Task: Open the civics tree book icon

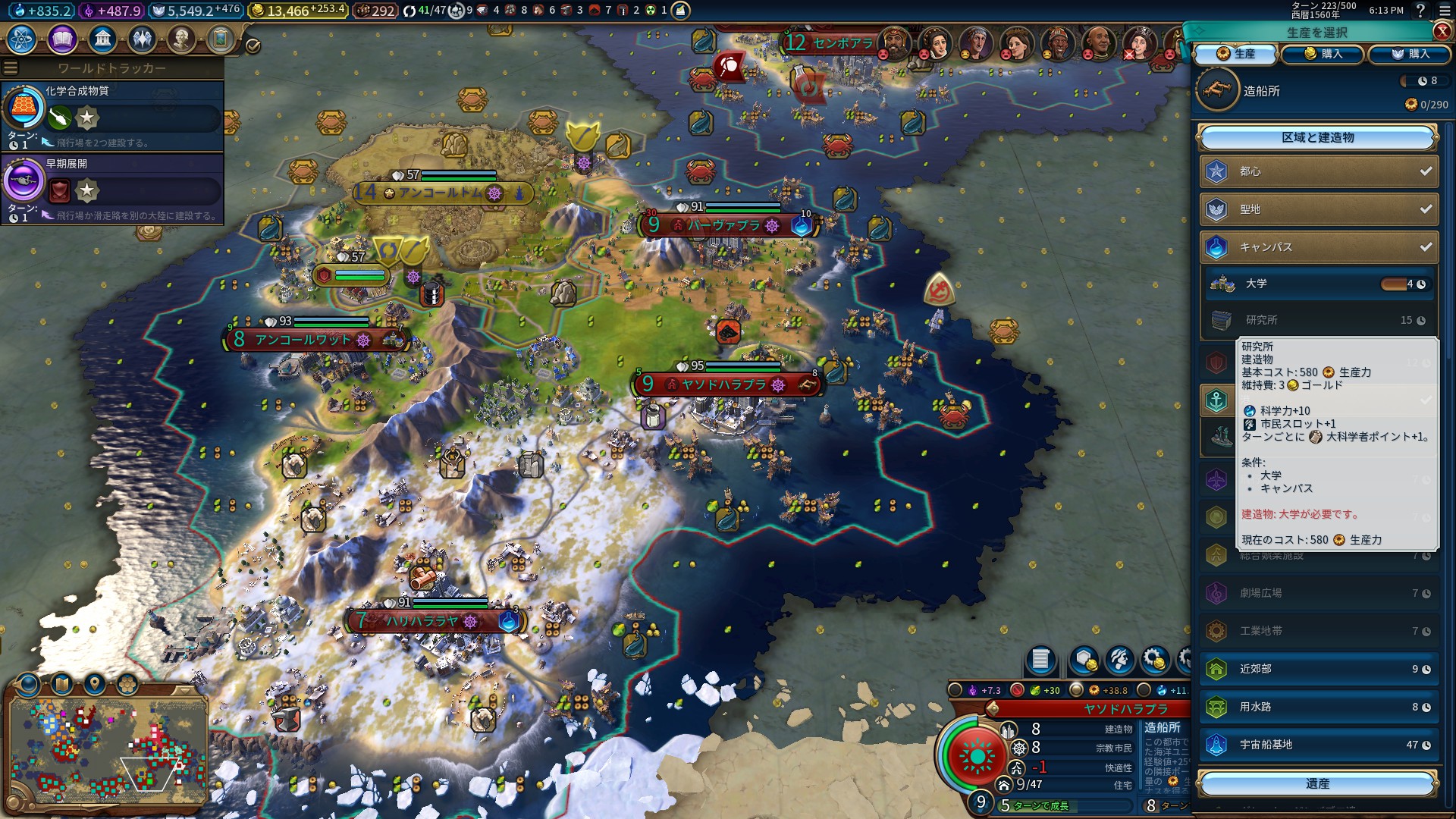Action: [x=62, y=39]
